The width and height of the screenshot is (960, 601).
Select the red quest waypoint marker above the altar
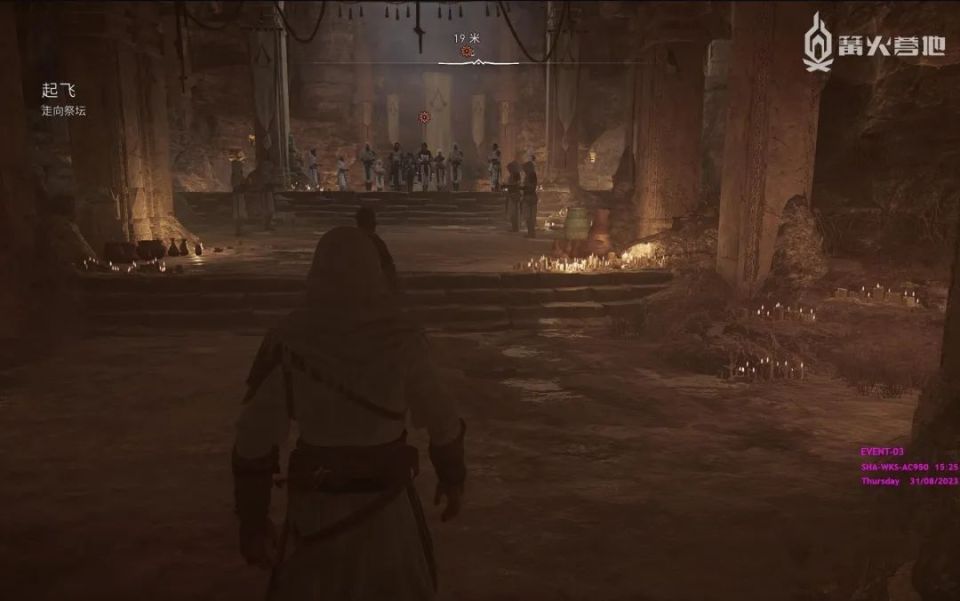pyautogui.click(x=424, y=117)
